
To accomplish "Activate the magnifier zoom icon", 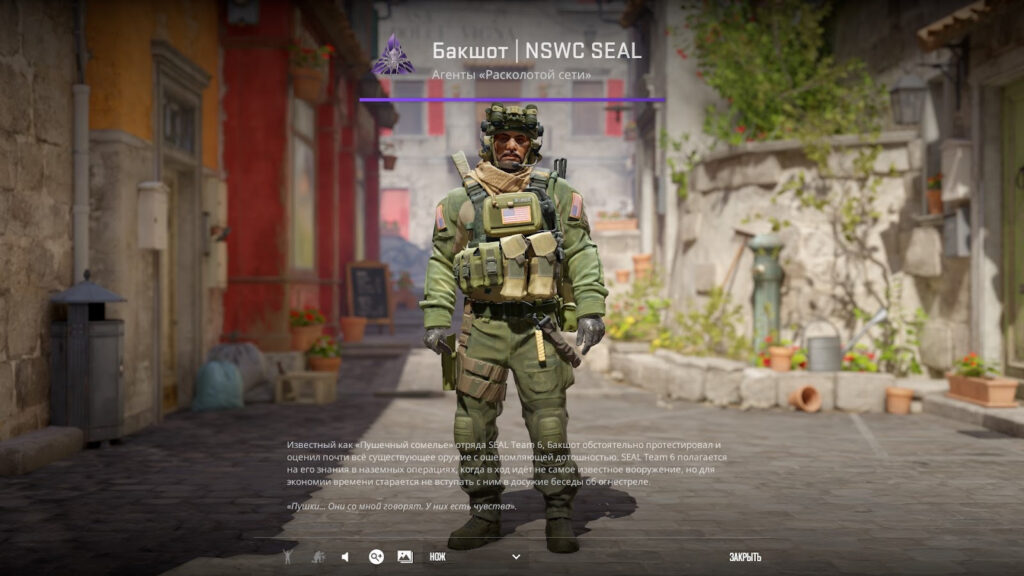I will point(376,557).
